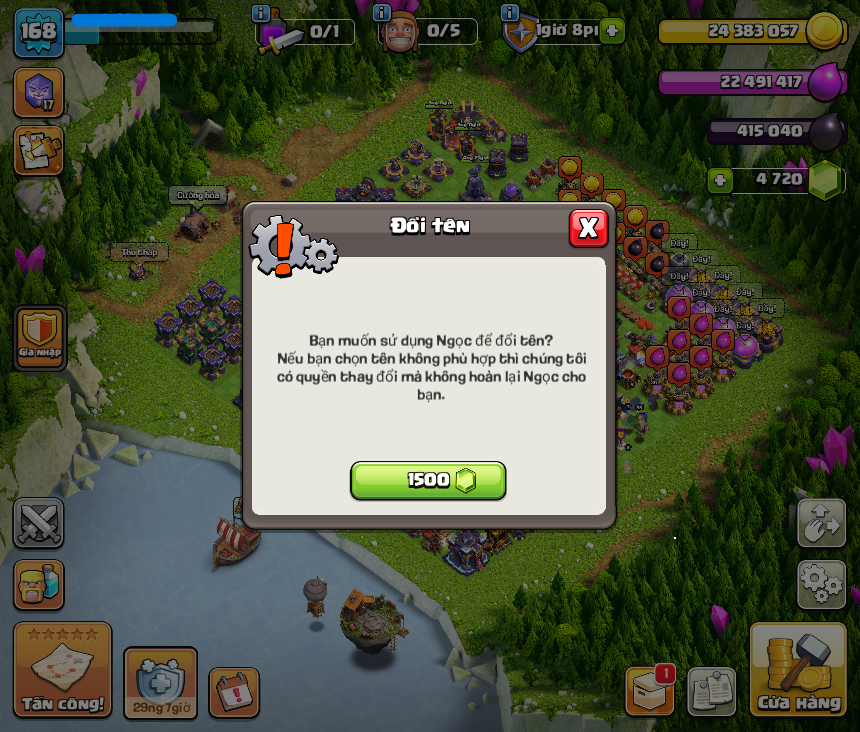Open the player level 168 profile
This screenshot has width=860, height=732.
click(38, 32)
